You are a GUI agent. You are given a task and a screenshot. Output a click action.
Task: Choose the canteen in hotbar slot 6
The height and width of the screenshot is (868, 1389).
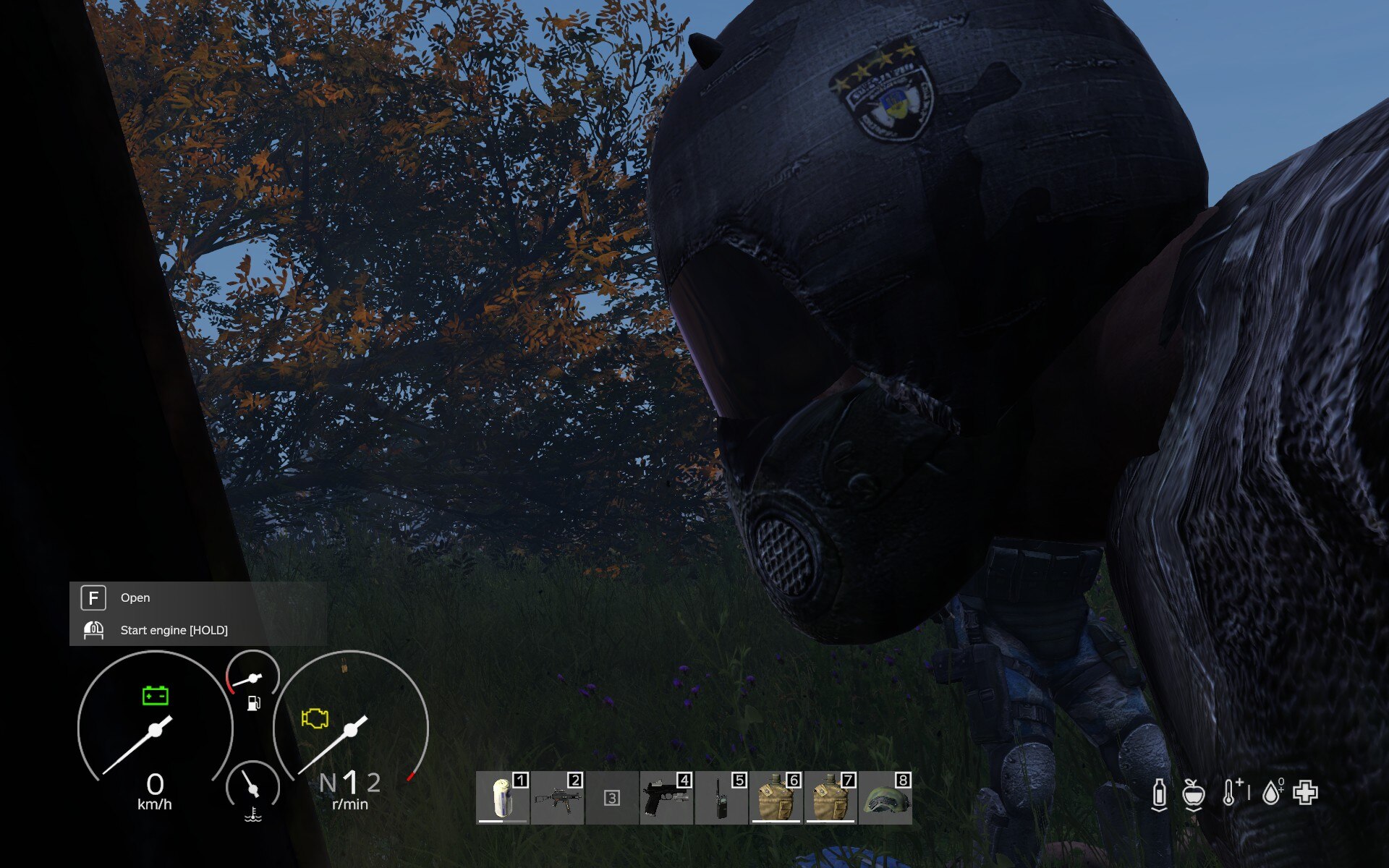click(x=776, y=798)
